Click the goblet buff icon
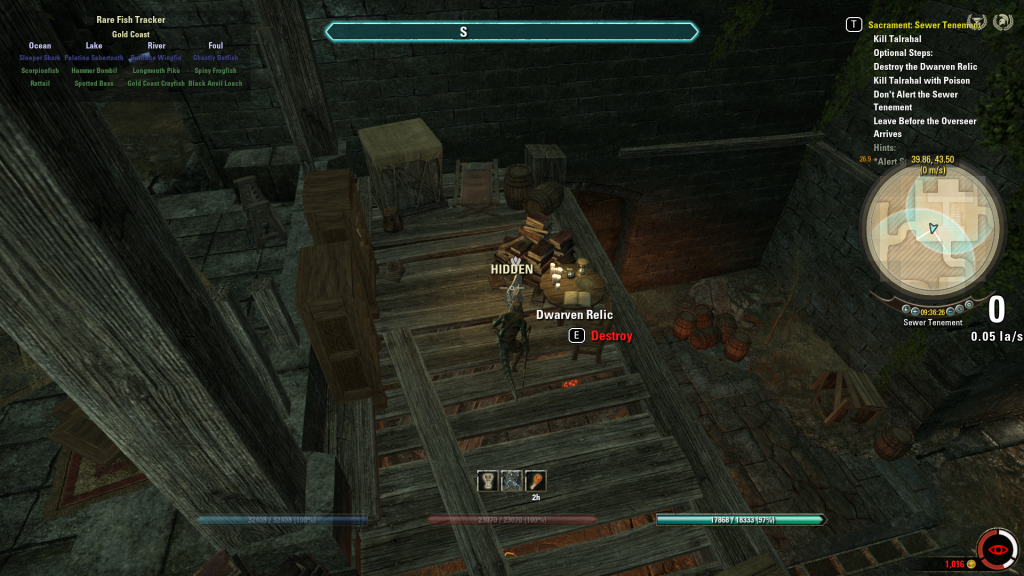Viewport: 1024px width, 576px height. (487, 481)
